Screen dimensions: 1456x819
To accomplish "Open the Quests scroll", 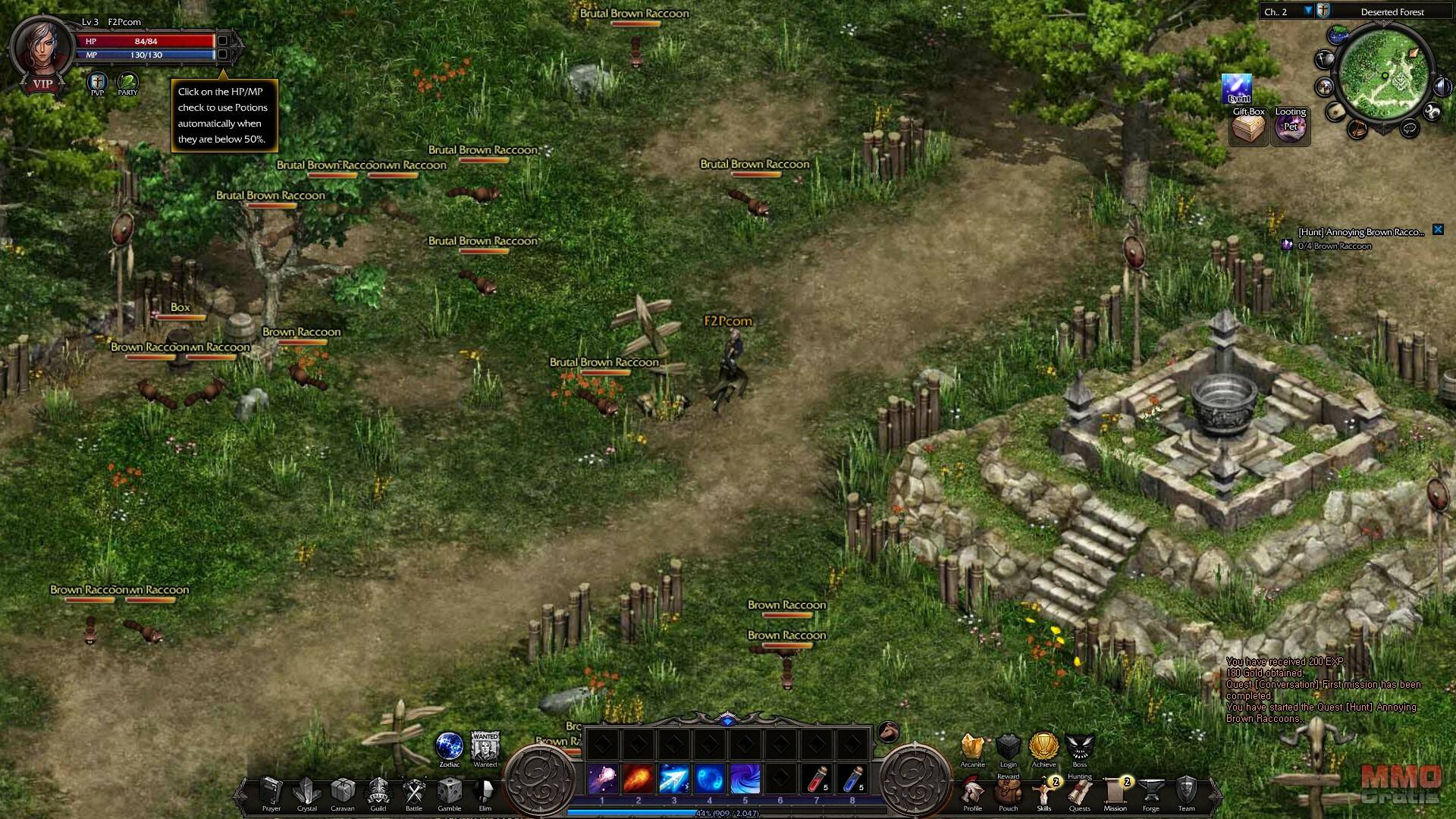I will [x=1079, y=792].
